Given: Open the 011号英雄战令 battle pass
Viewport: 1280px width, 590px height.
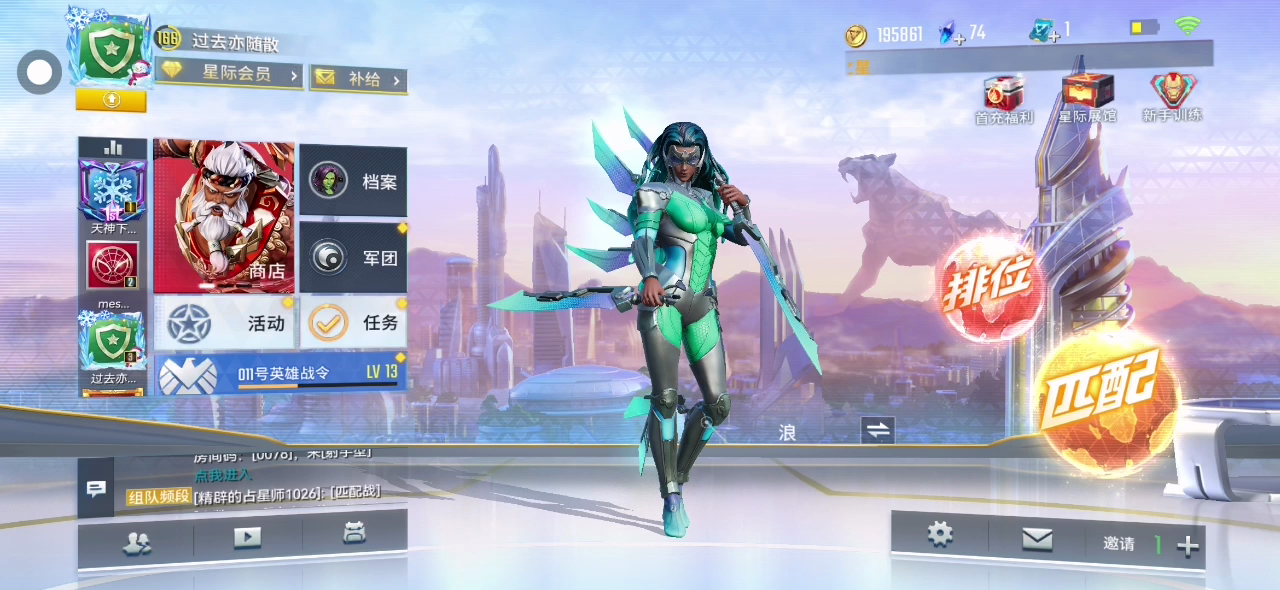Looking at the screenshot, I should point(280,373).
